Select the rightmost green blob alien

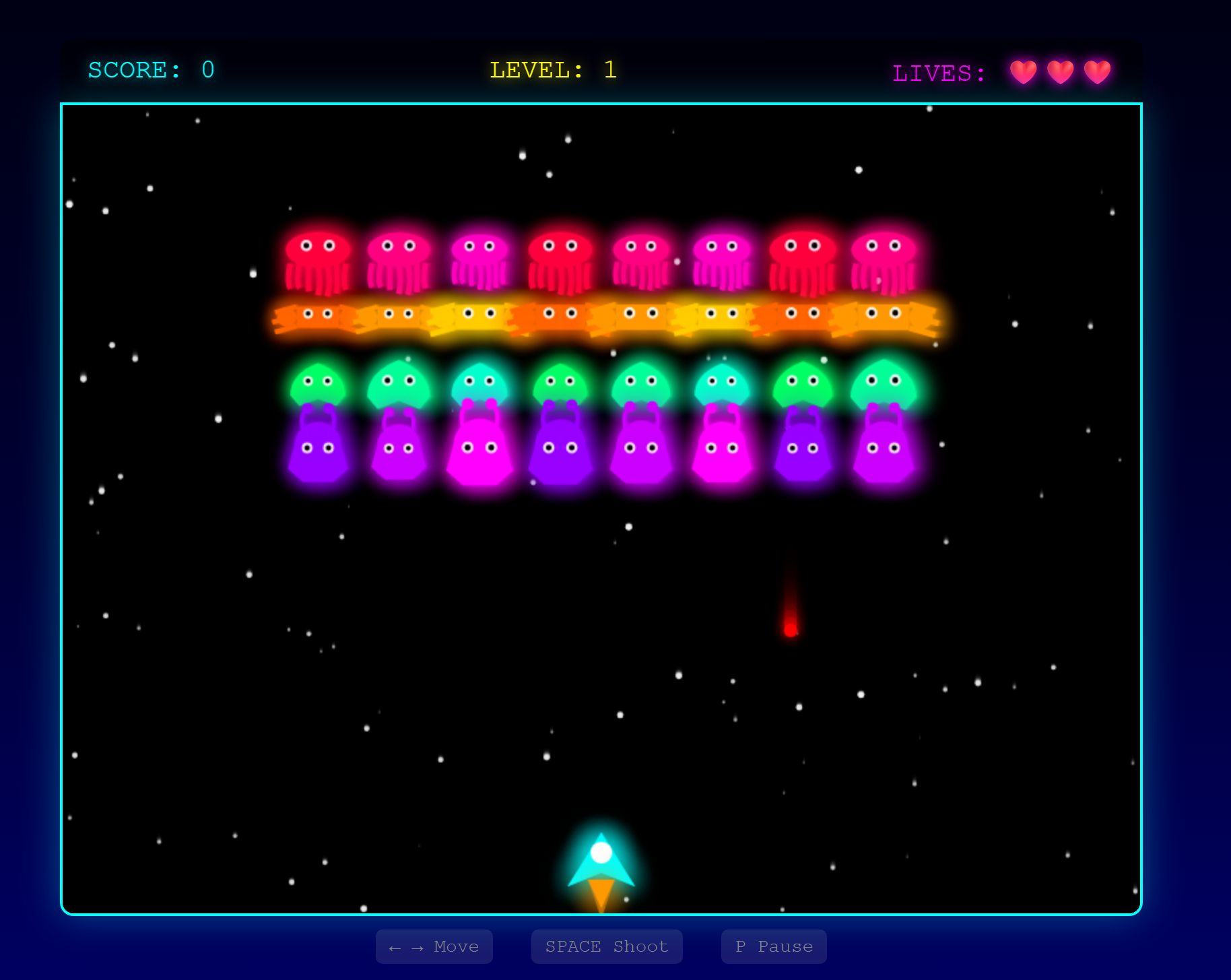[884, 384]
